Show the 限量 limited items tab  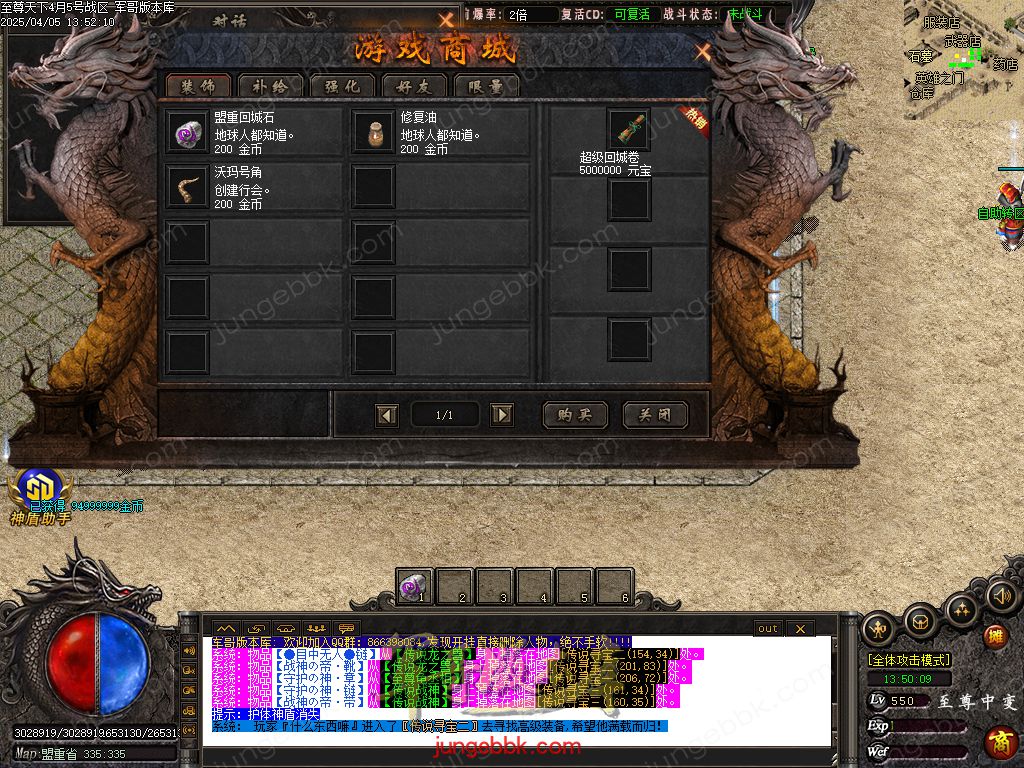tap(486, 86)
